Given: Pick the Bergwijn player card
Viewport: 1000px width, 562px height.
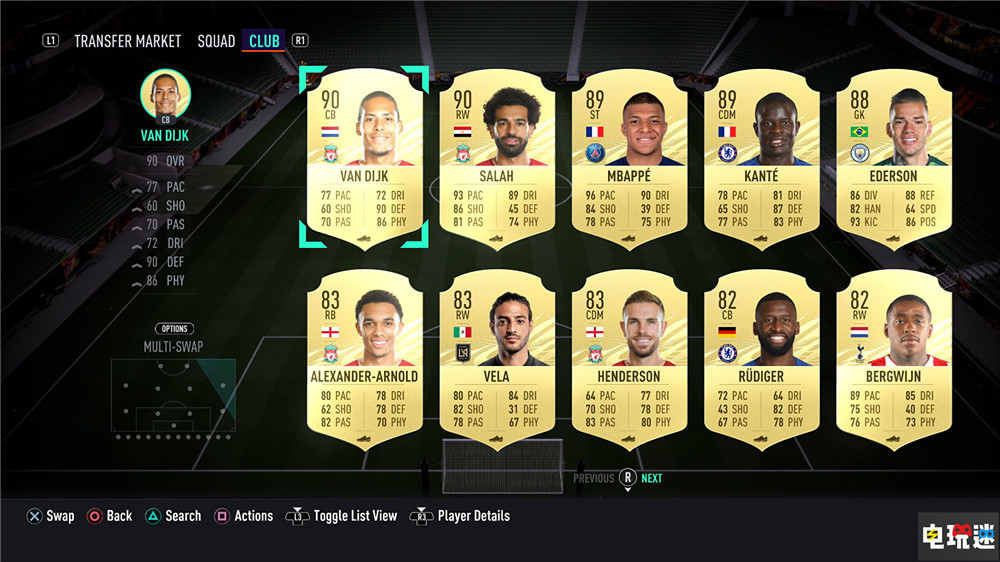Looking at the screenshot, I should 893,357.
